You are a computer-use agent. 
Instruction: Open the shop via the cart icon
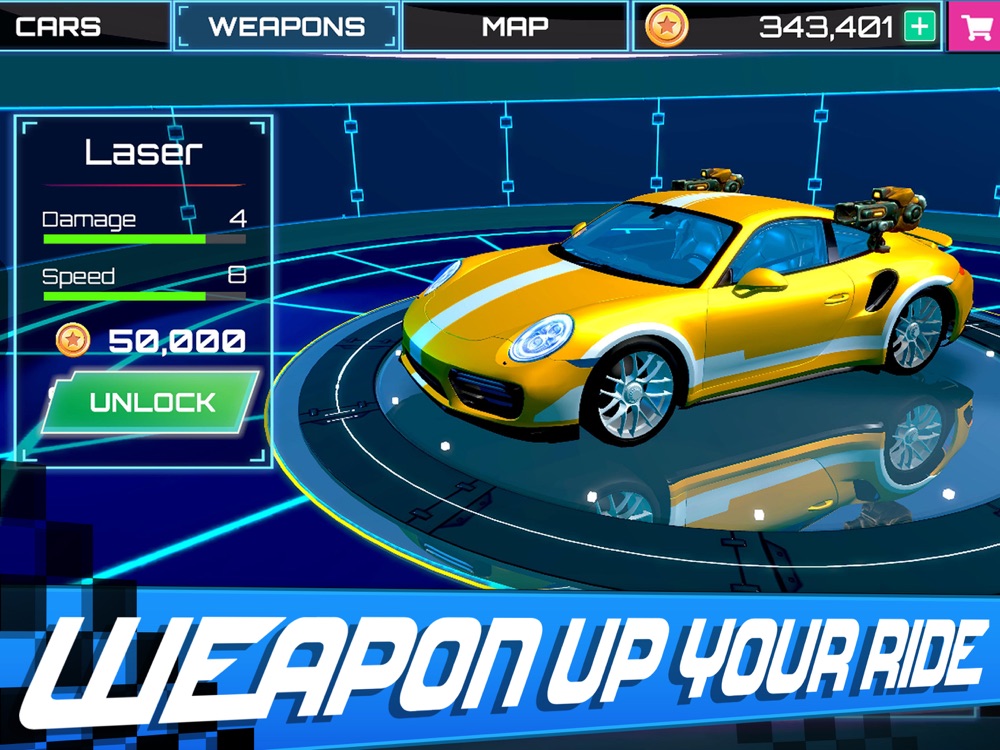pos(973,26)
